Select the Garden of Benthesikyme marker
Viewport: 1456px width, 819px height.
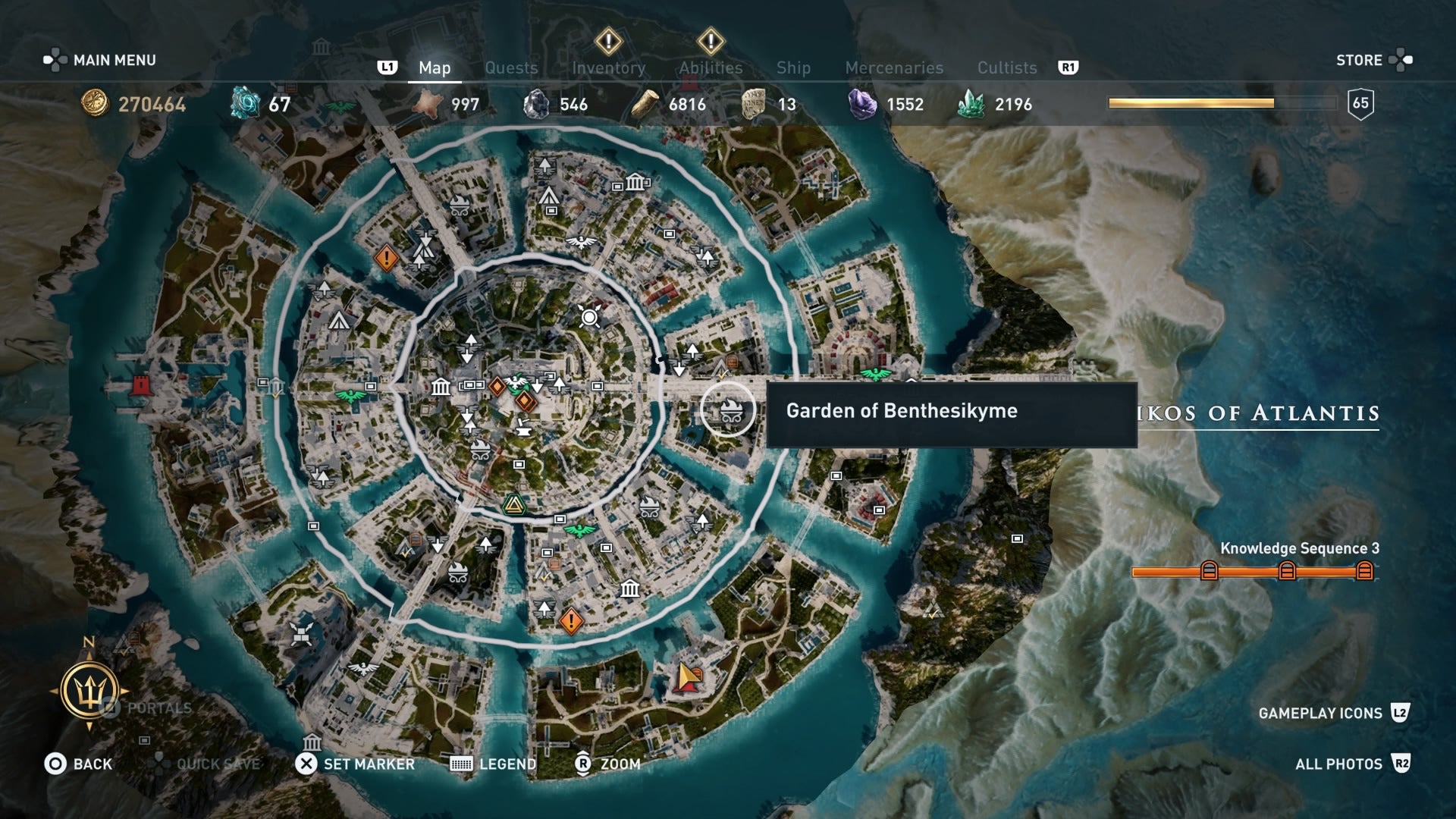click(x=728, y=410)
